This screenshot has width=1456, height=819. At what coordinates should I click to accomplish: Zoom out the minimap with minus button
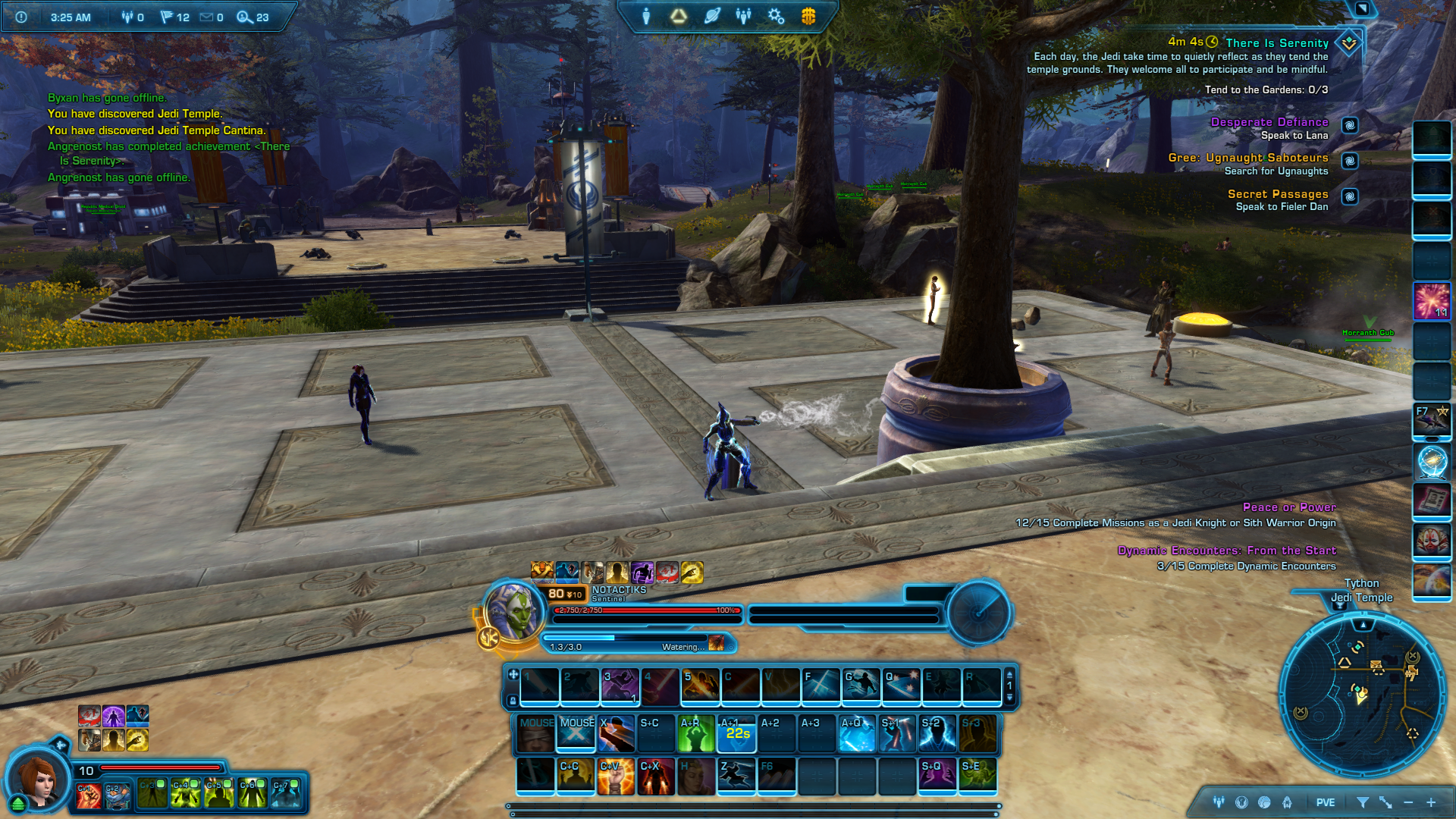1408,802
